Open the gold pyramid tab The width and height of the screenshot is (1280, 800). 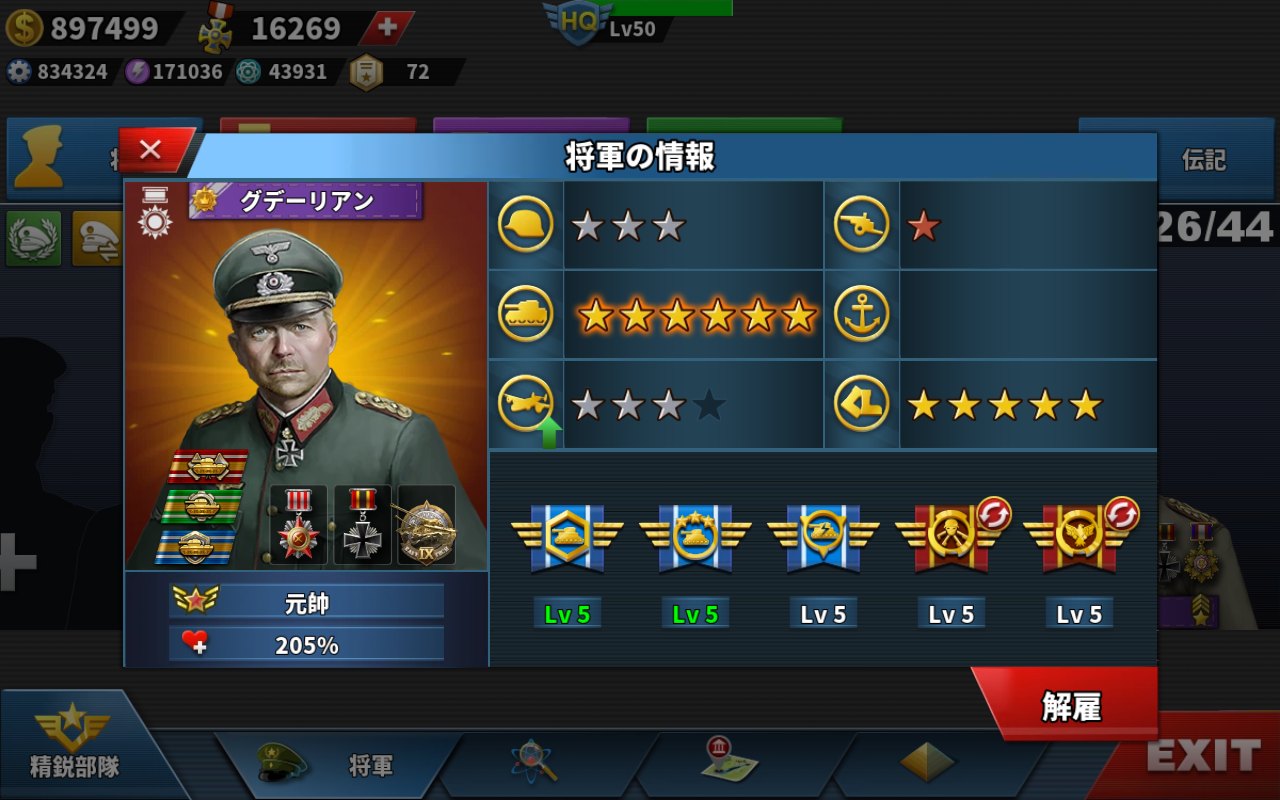926,762
